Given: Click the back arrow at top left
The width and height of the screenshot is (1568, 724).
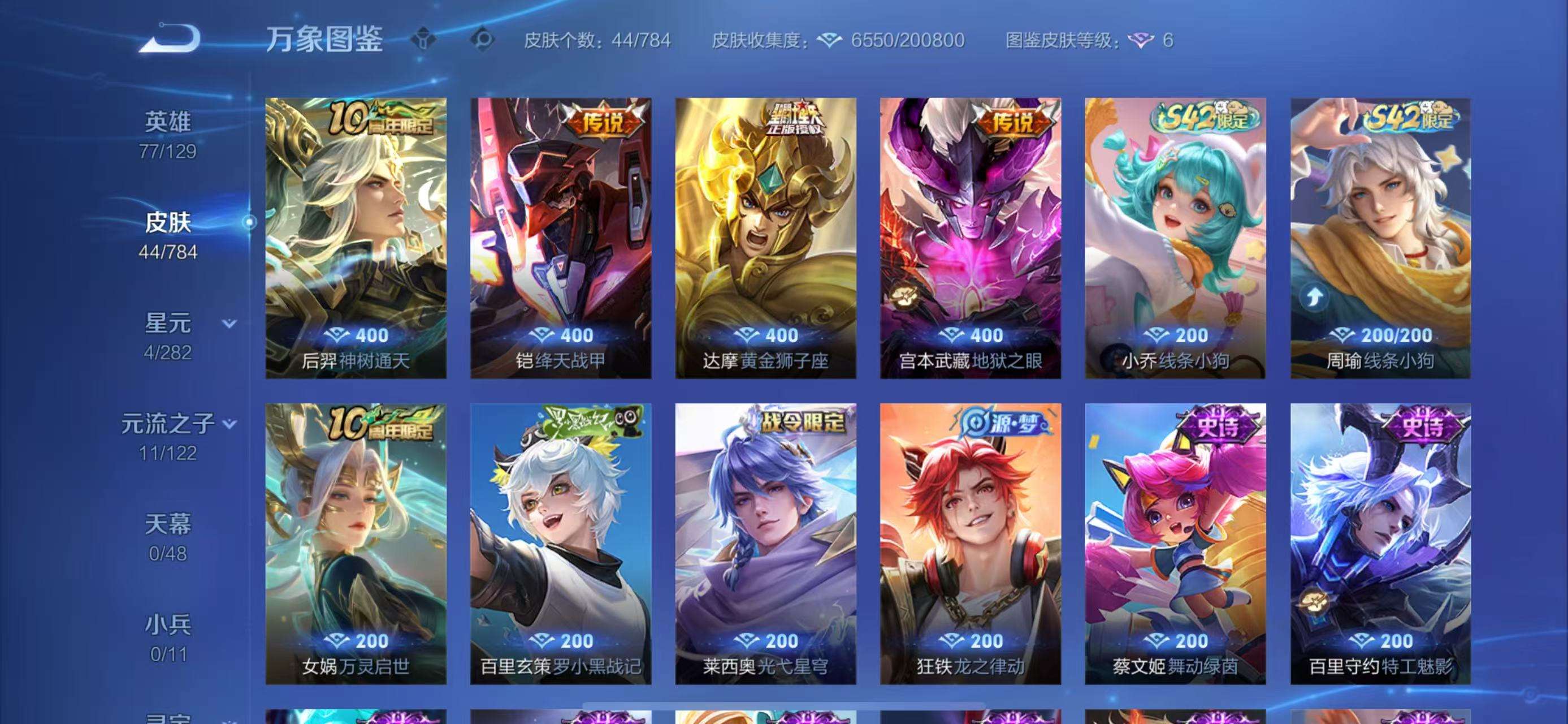Looking at the screenshot, I should click(x=173, y=38).
